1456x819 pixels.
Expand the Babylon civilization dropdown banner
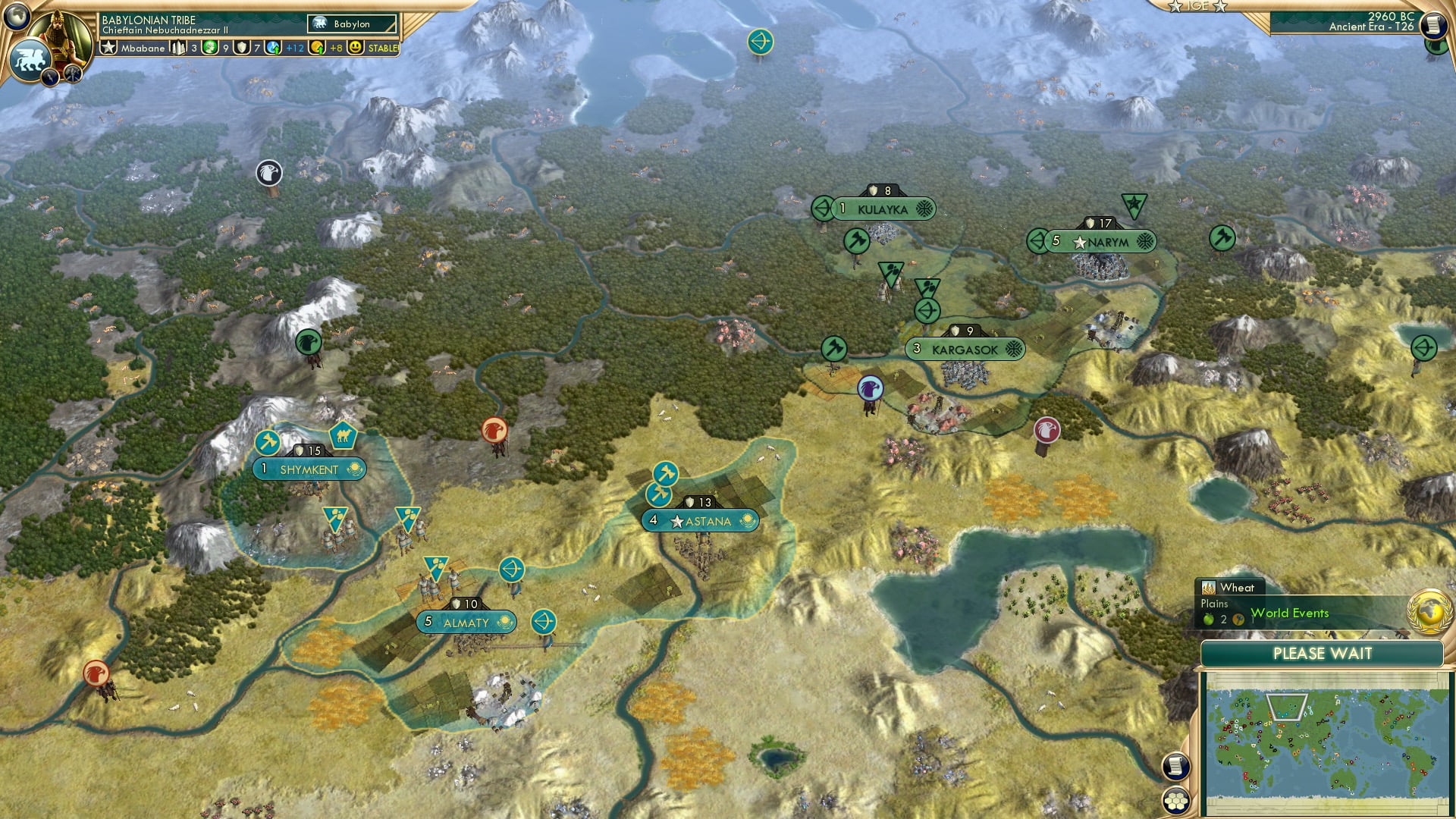click(351, 24)
